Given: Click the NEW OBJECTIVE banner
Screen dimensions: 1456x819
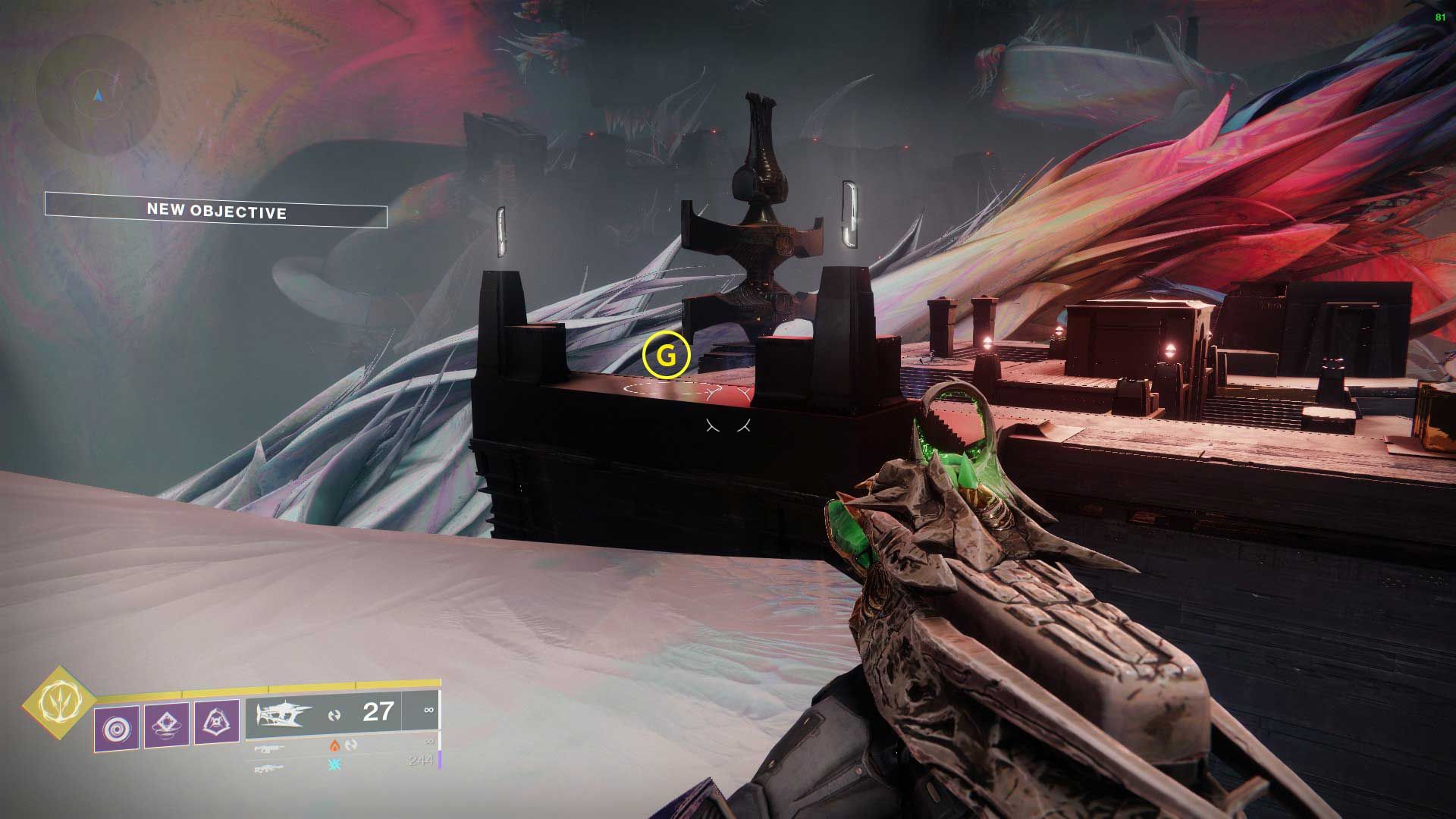Looking at the screenshot, I should [x=216, y=212].
